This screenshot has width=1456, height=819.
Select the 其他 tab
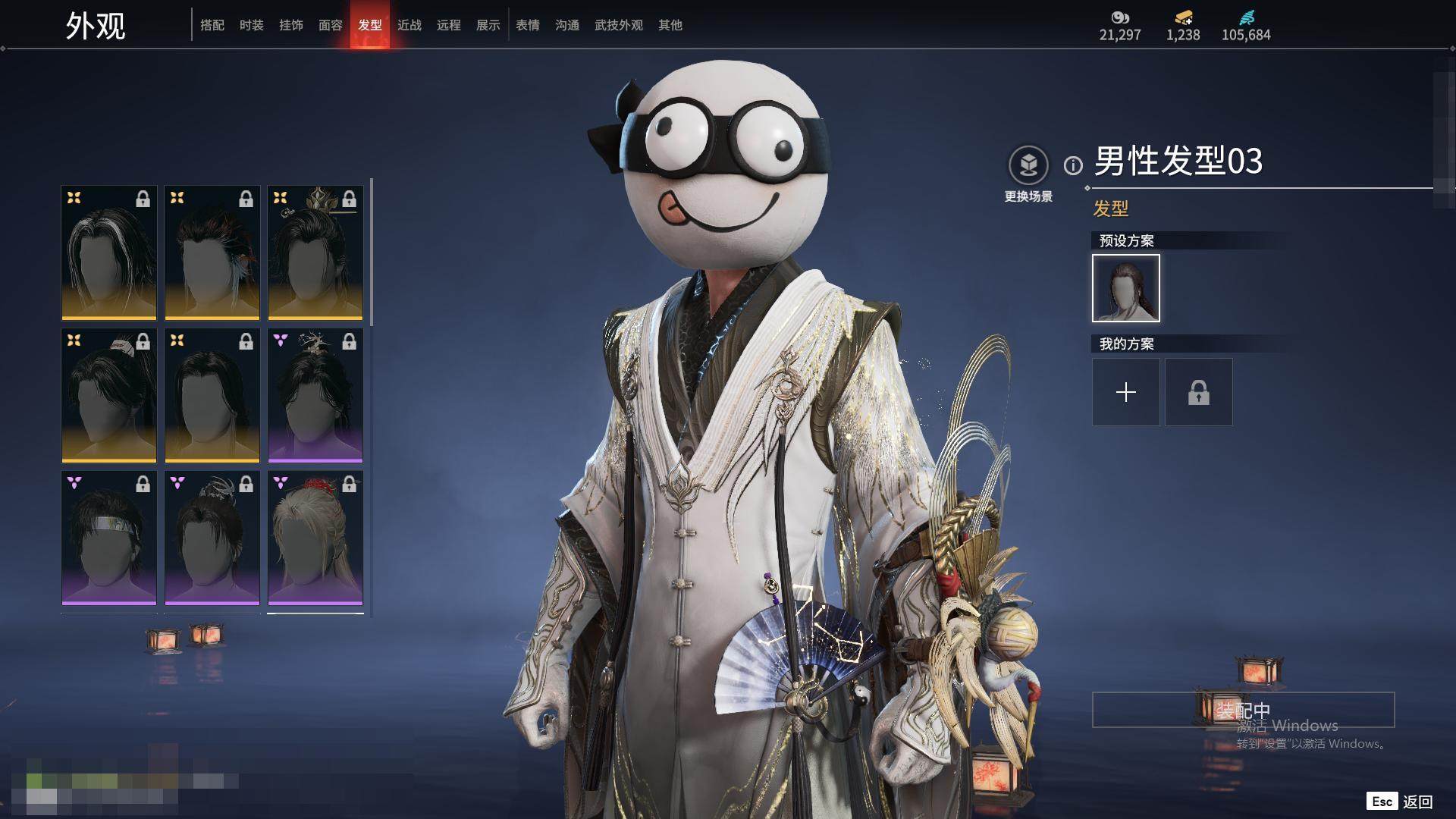click(x=670, y=26)
